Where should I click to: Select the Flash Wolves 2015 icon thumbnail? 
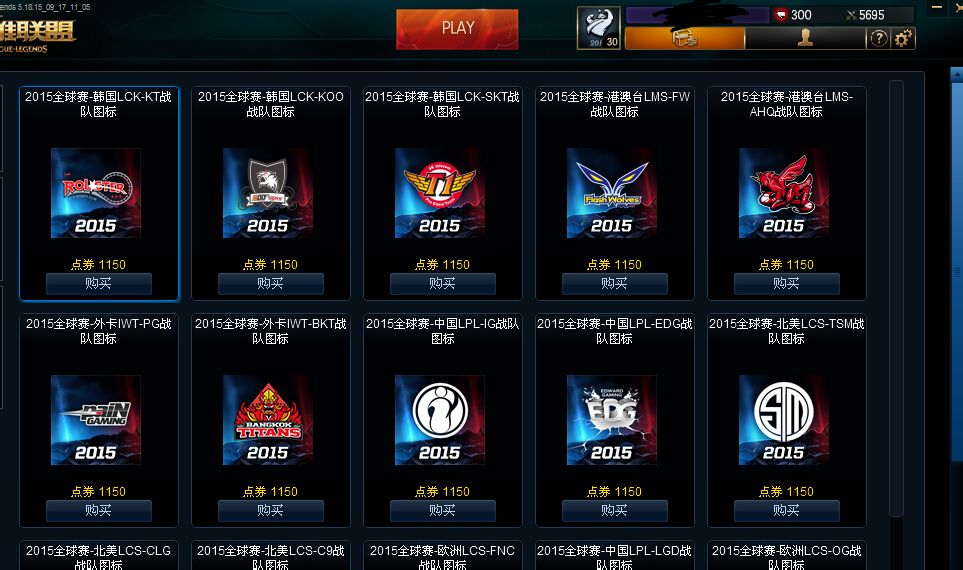click(612, 193)
